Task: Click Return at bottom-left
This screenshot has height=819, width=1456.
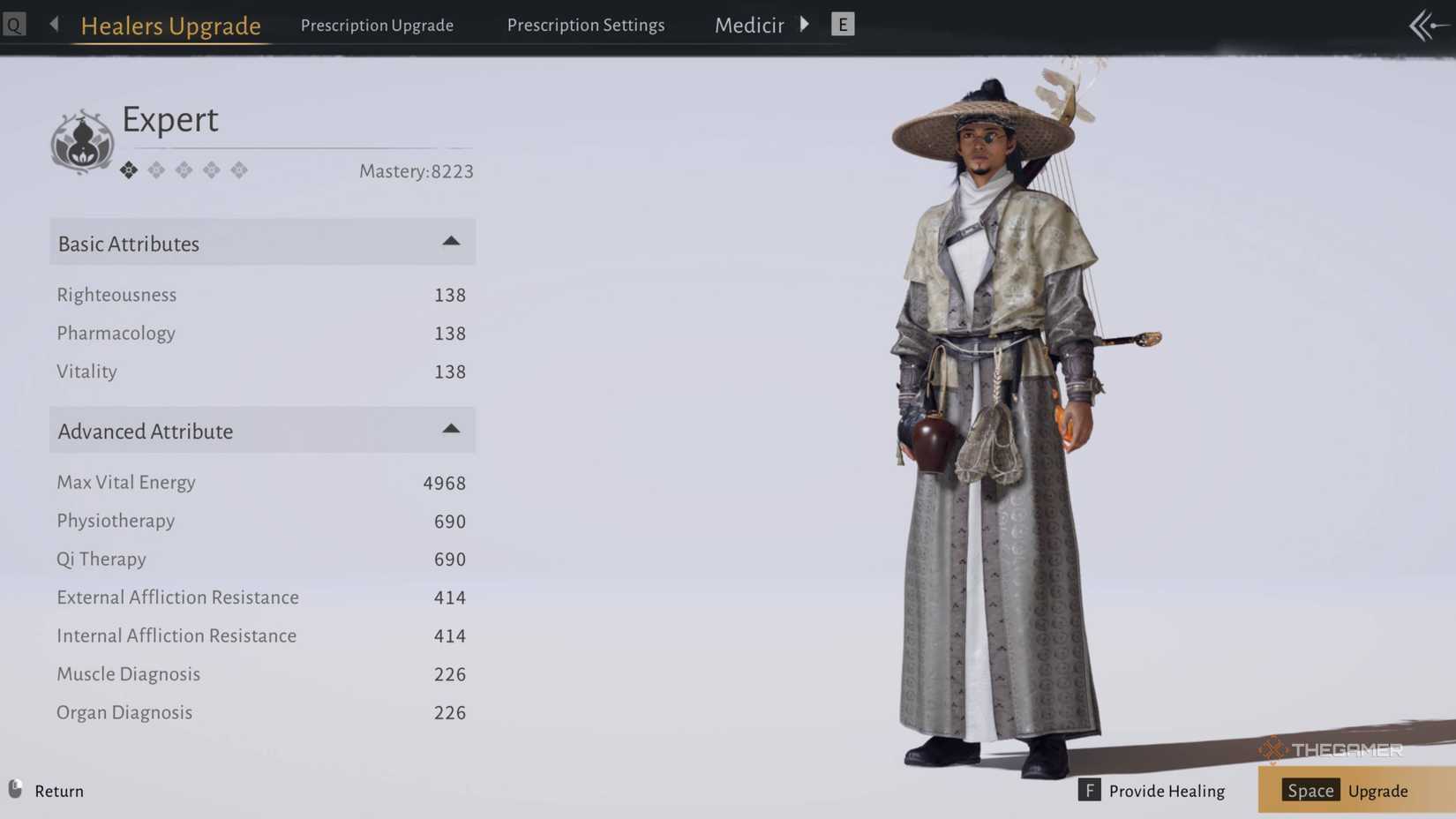Action: click(58, 791)
